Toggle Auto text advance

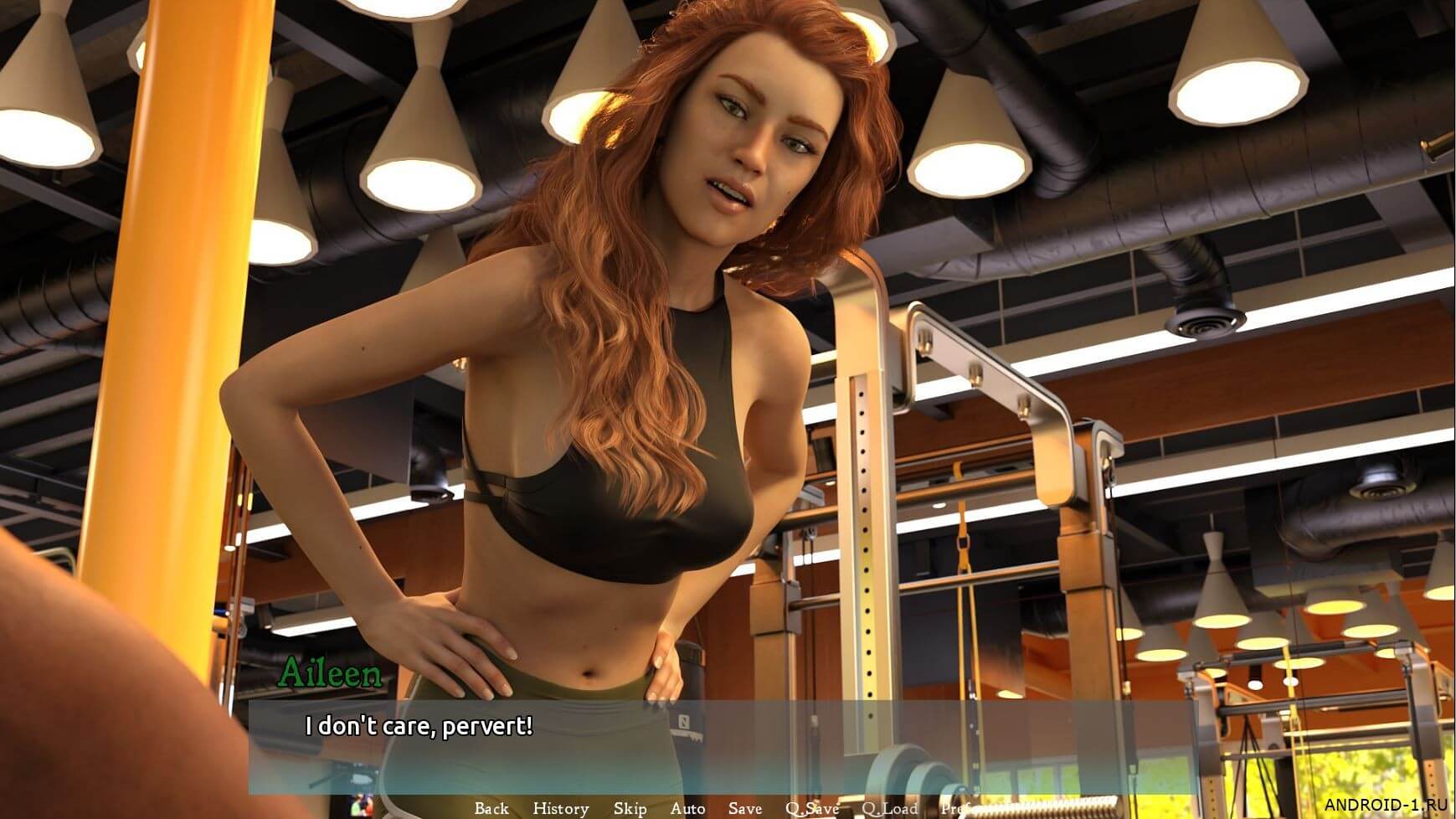click(x=687, y=808)
